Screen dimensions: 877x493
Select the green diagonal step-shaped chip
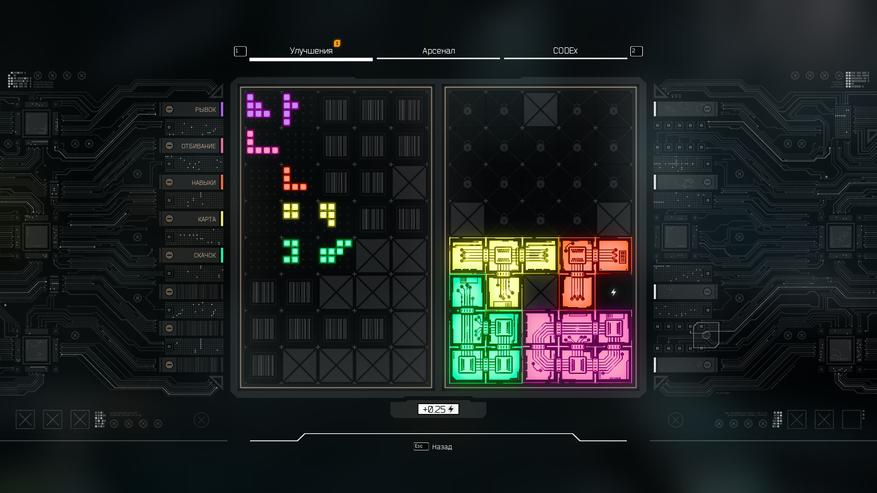tap(335, 251)
